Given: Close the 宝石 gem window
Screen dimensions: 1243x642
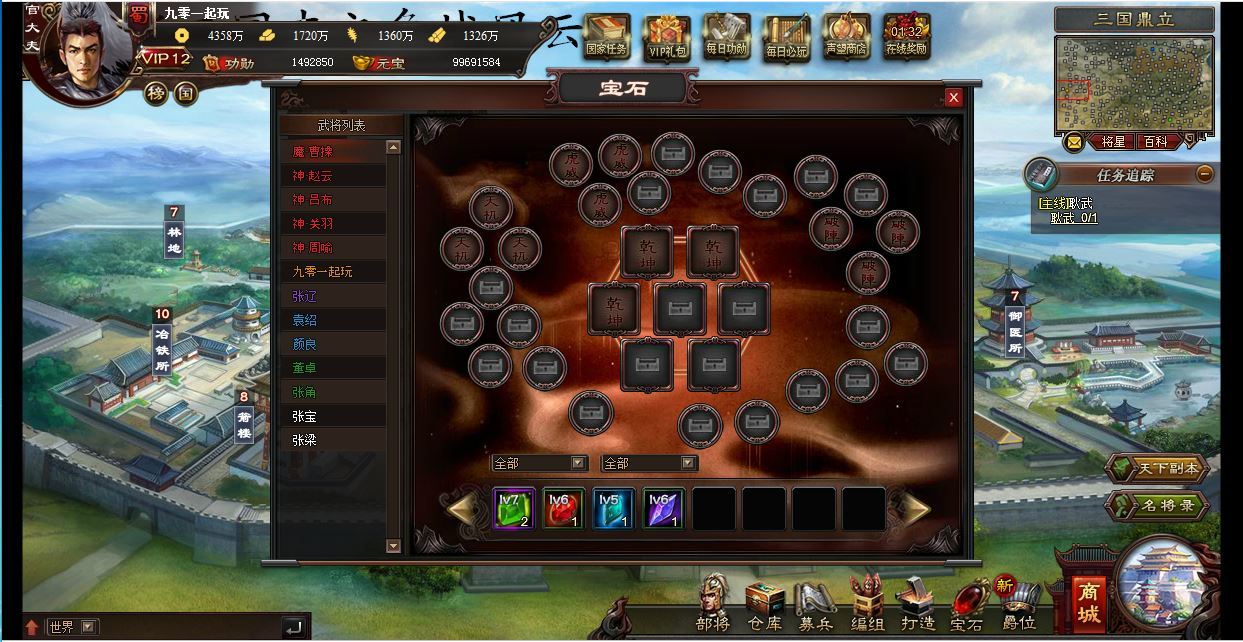Looking at the screenshot, I should (953, 97).
